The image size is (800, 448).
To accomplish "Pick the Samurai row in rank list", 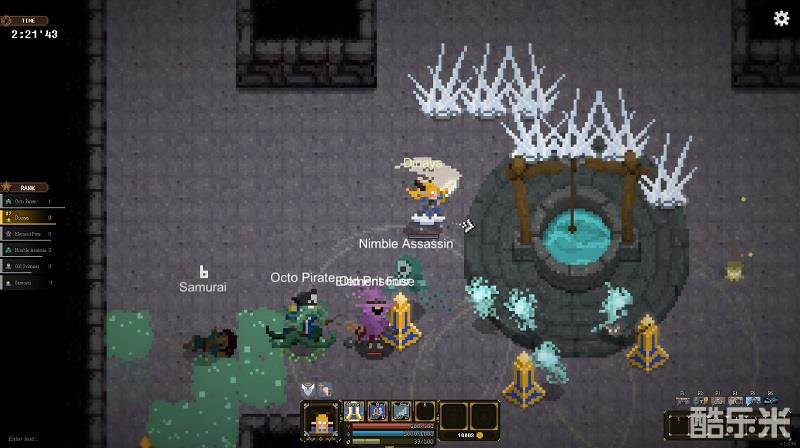I will click(x=32, y=283).
